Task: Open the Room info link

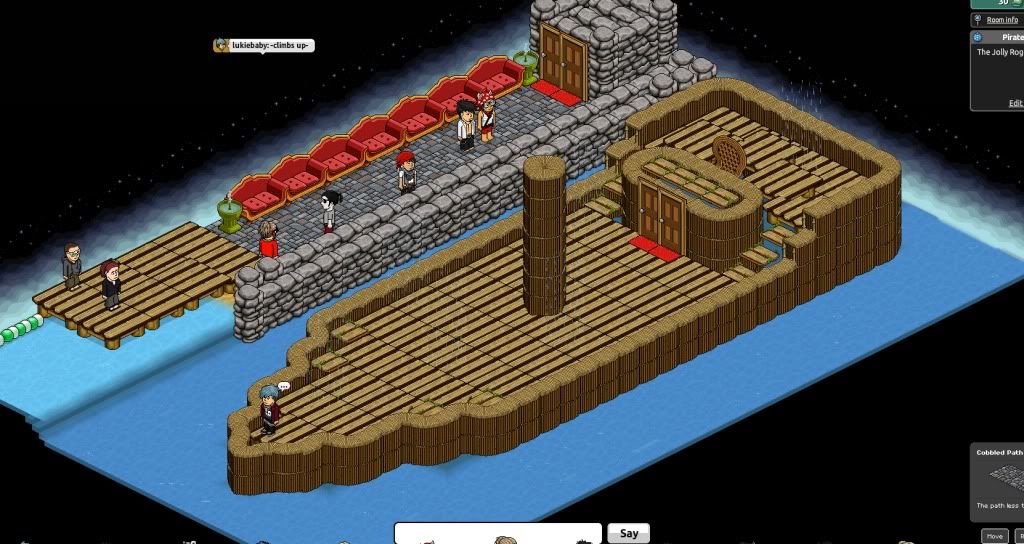Action: [x=1001, y=20]
